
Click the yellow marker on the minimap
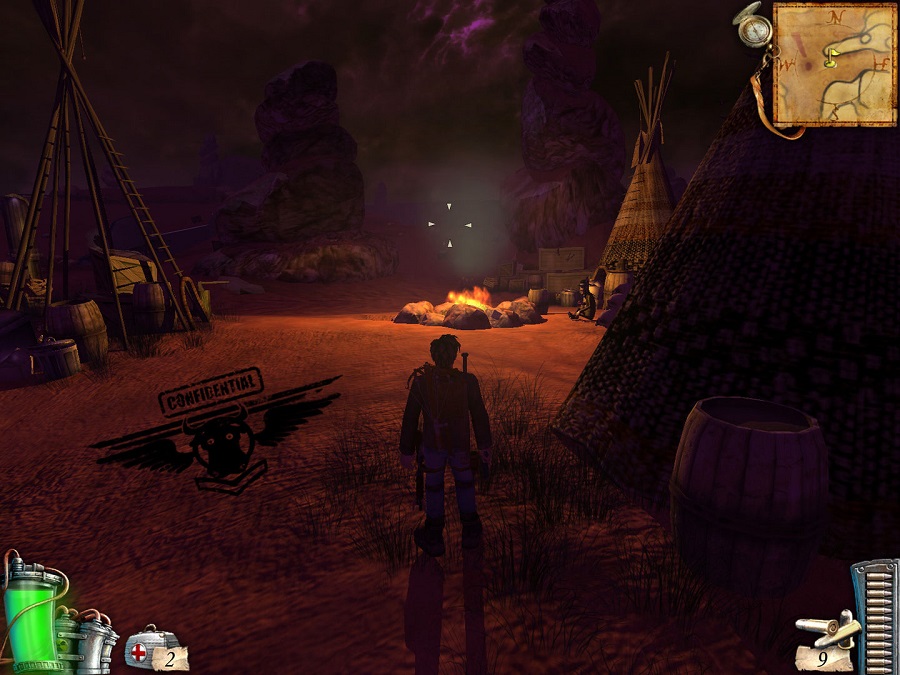click(x=830, y=59)
